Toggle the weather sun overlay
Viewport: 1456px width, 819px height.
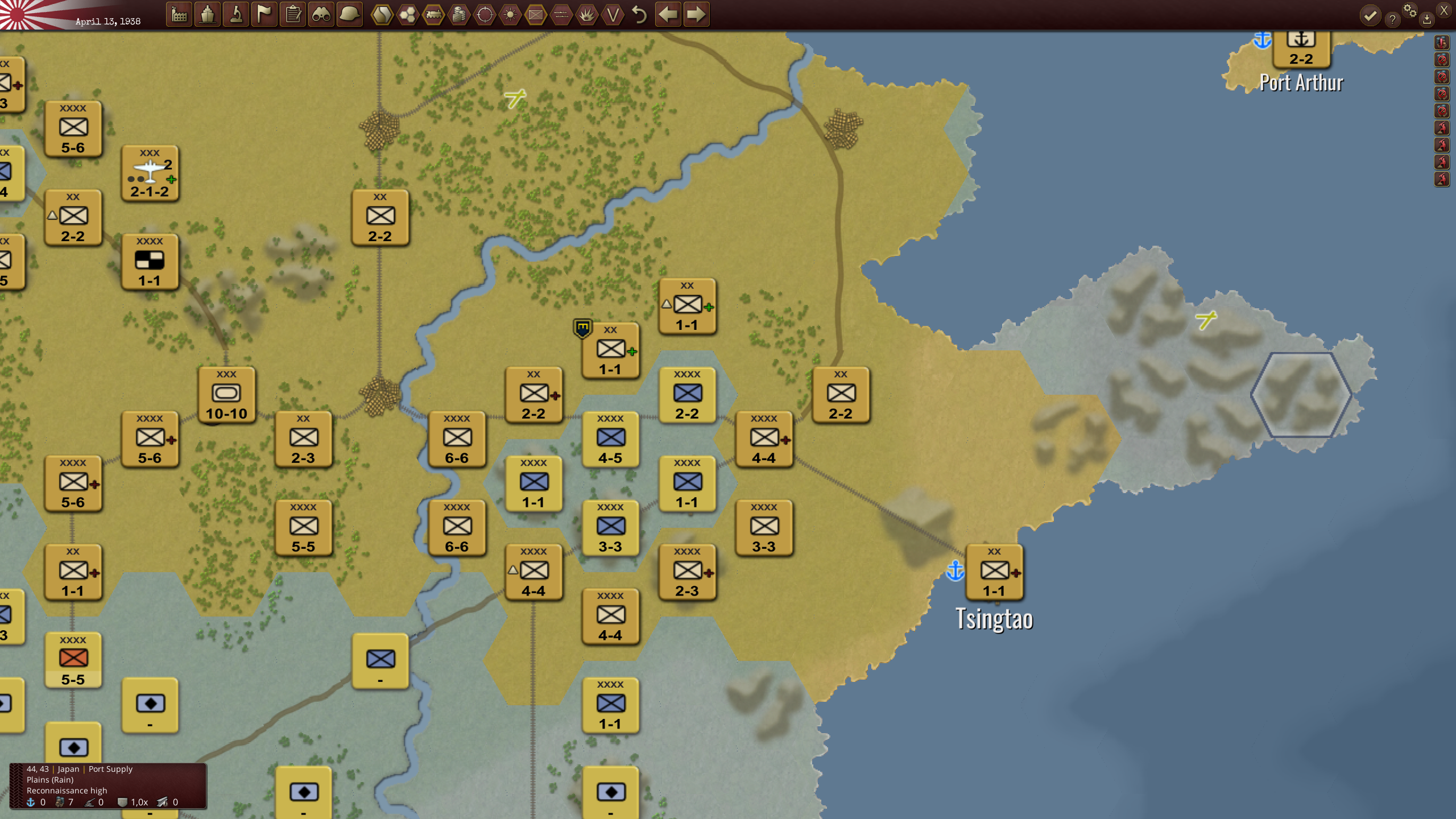[x=510, y=15]
